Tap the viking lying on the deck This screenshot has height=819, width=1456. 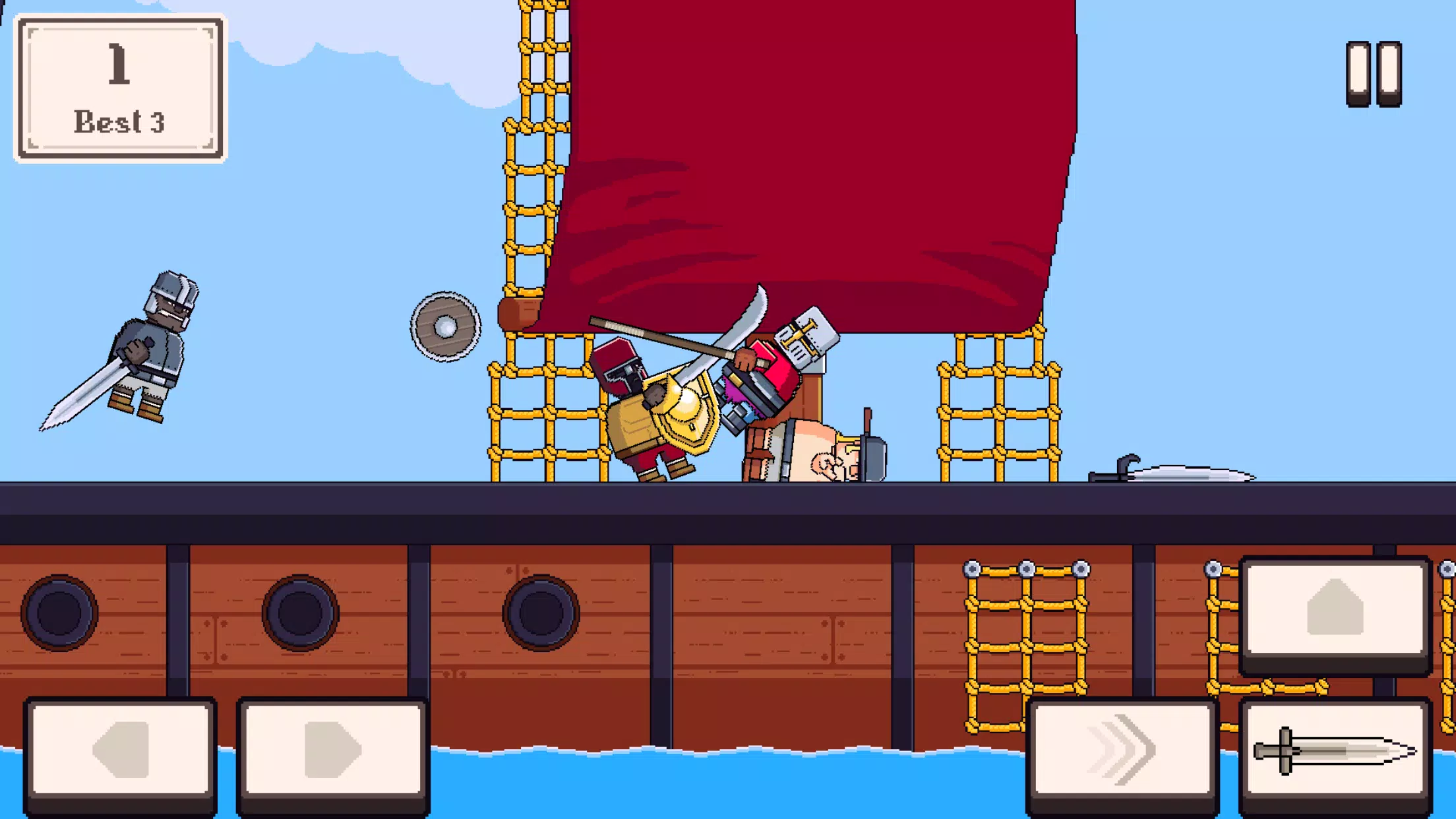tap(811, 455)
